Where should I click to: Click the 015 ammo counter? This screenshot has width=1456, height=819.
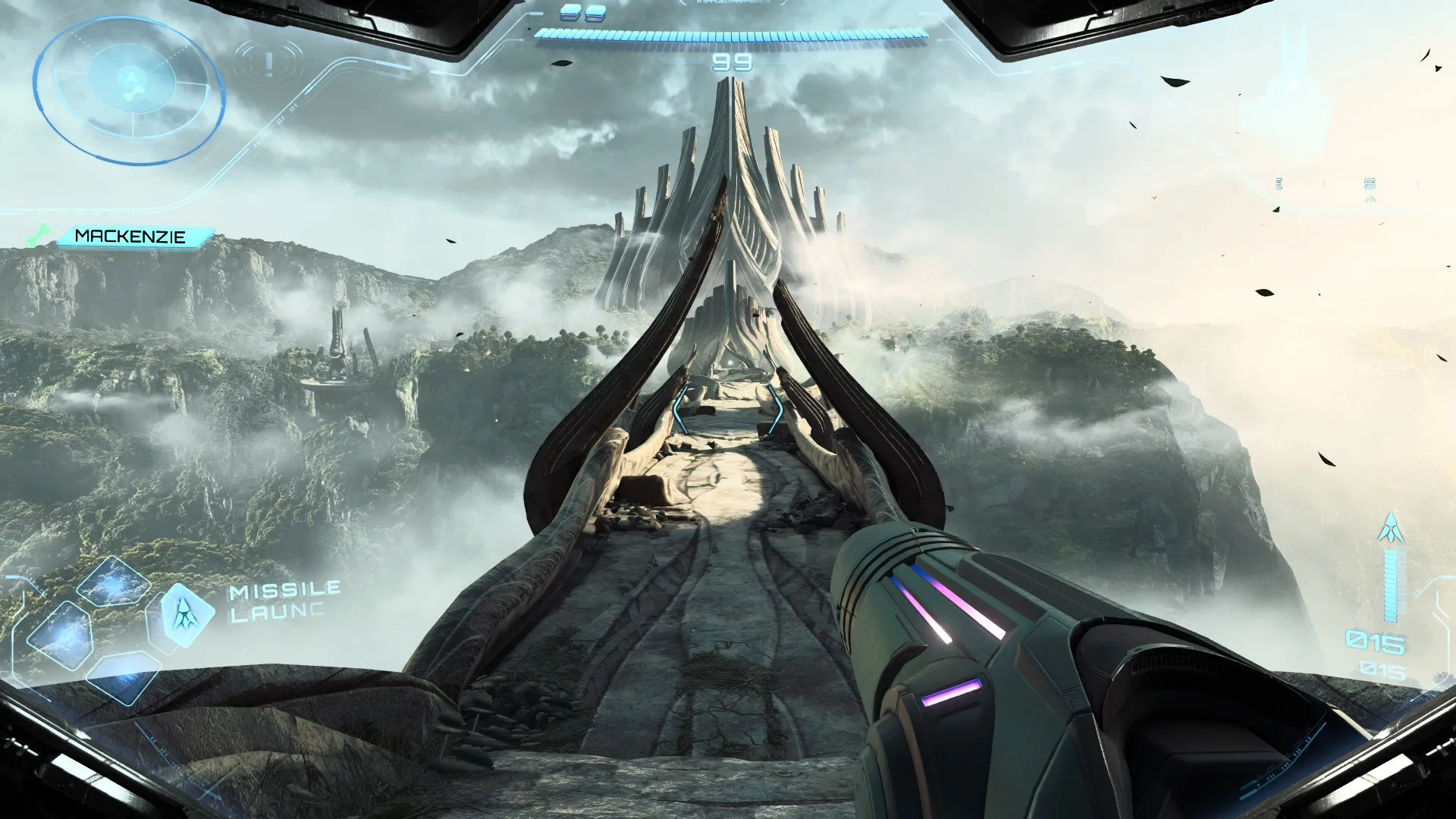click(1376, 639)
